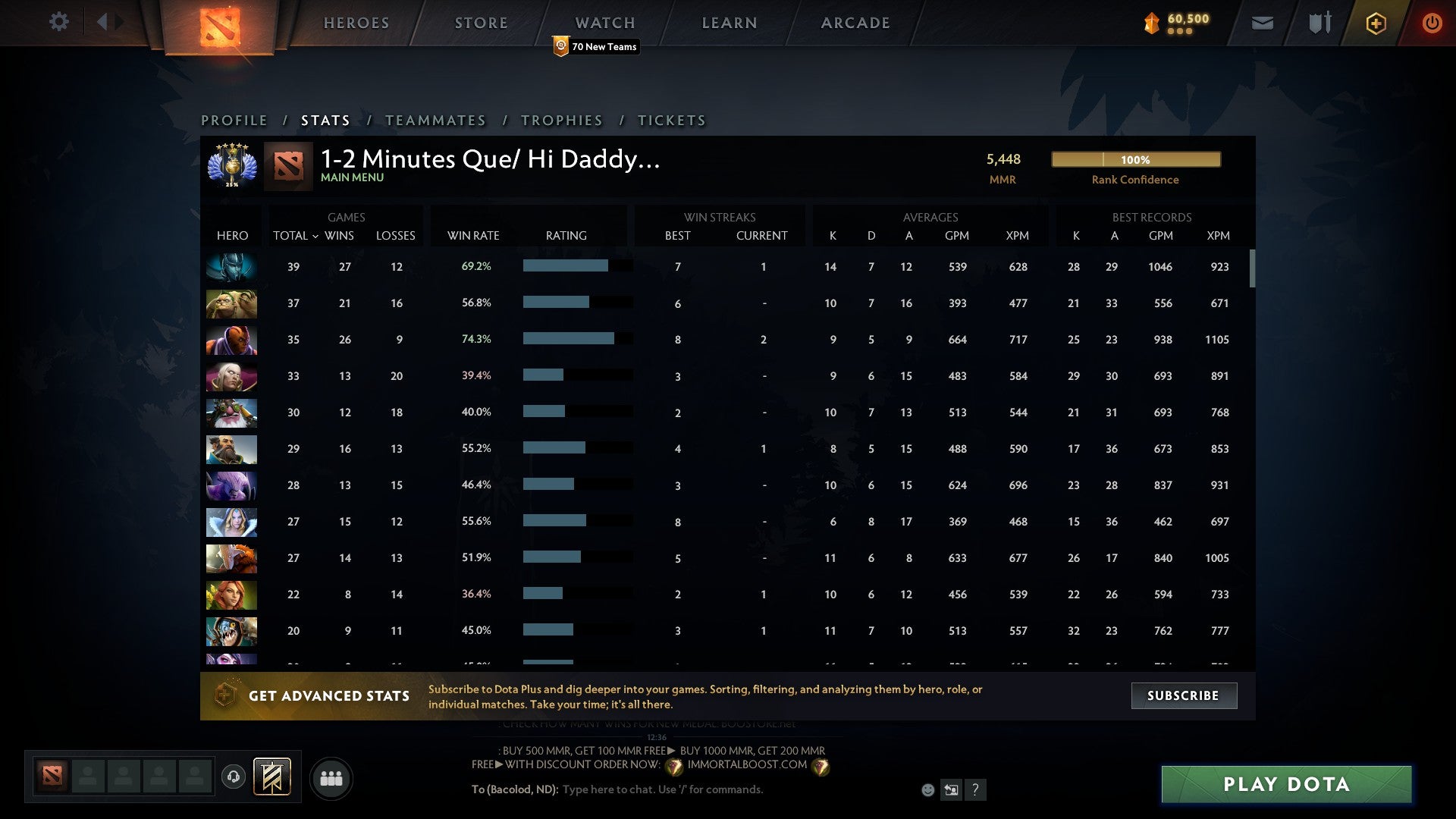1456x819 pixels.
Task: Click the SUBSCRIBE button for Dota Plus
Action: point(1183,695)
